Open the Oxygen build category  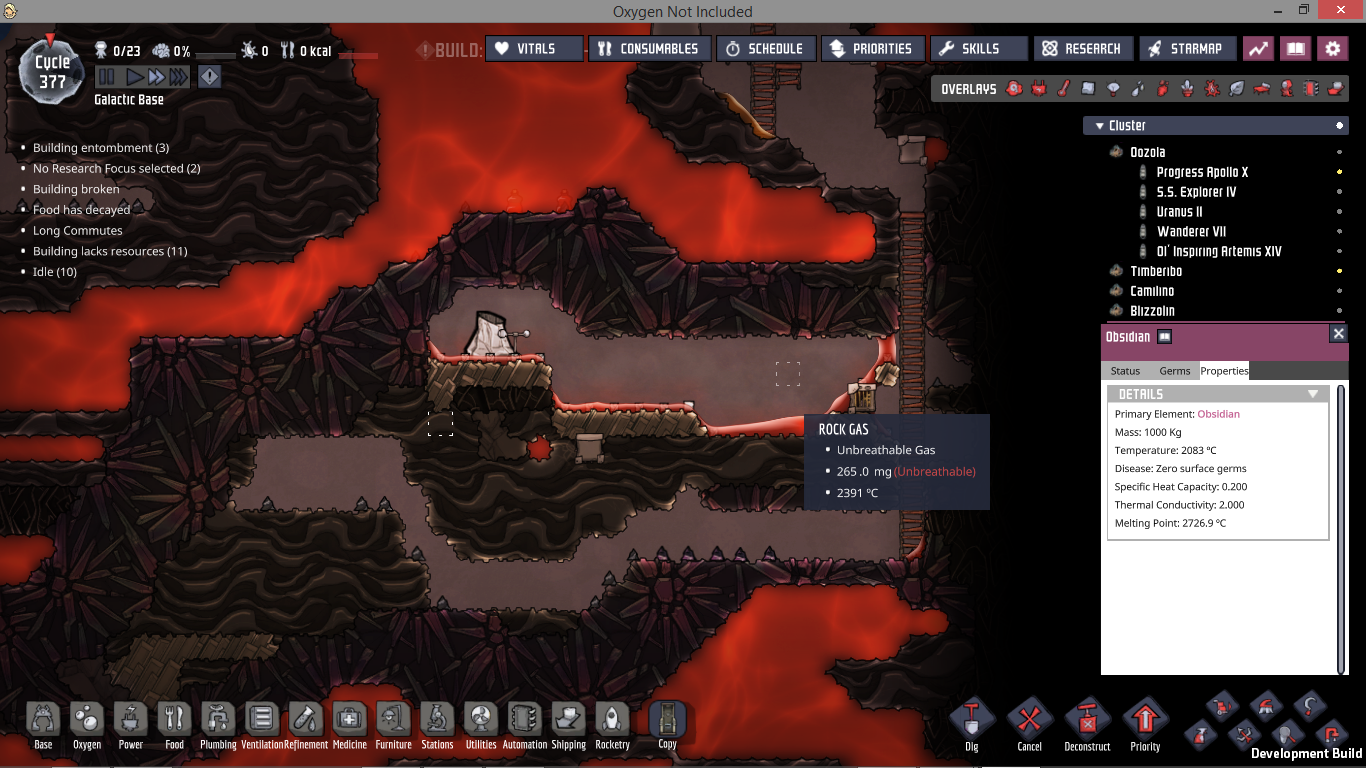(x=87, y=723)
